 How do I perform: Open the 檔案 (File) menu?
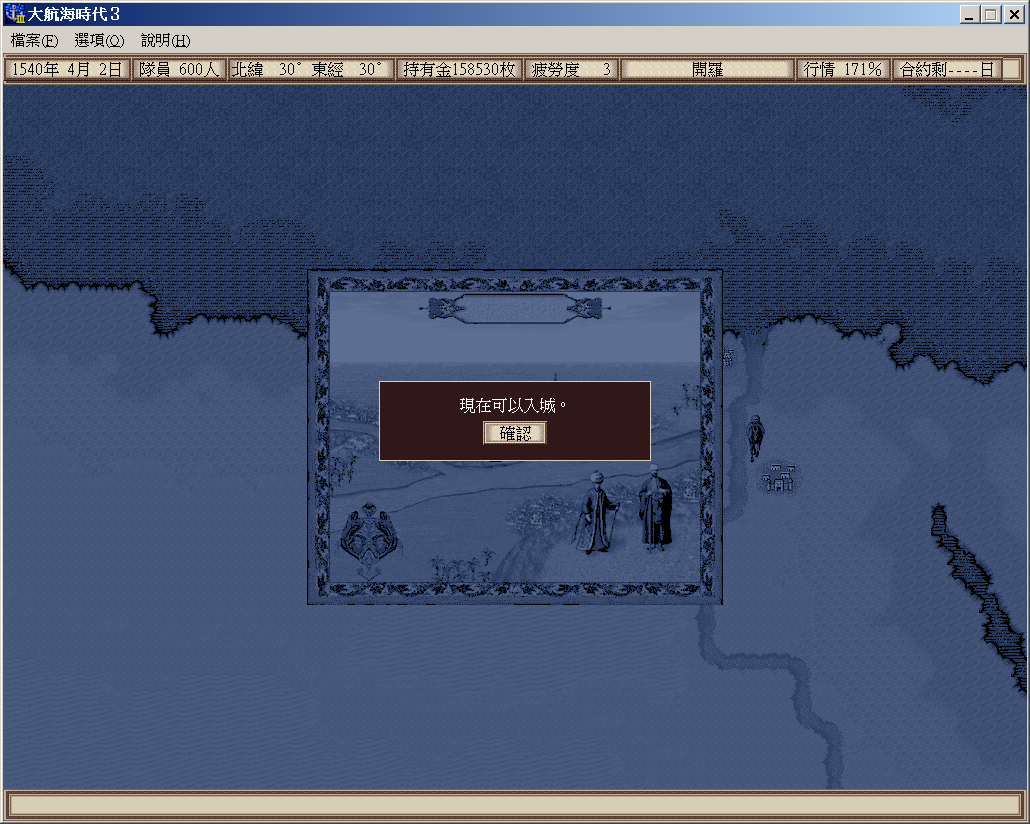pos(35,41)
